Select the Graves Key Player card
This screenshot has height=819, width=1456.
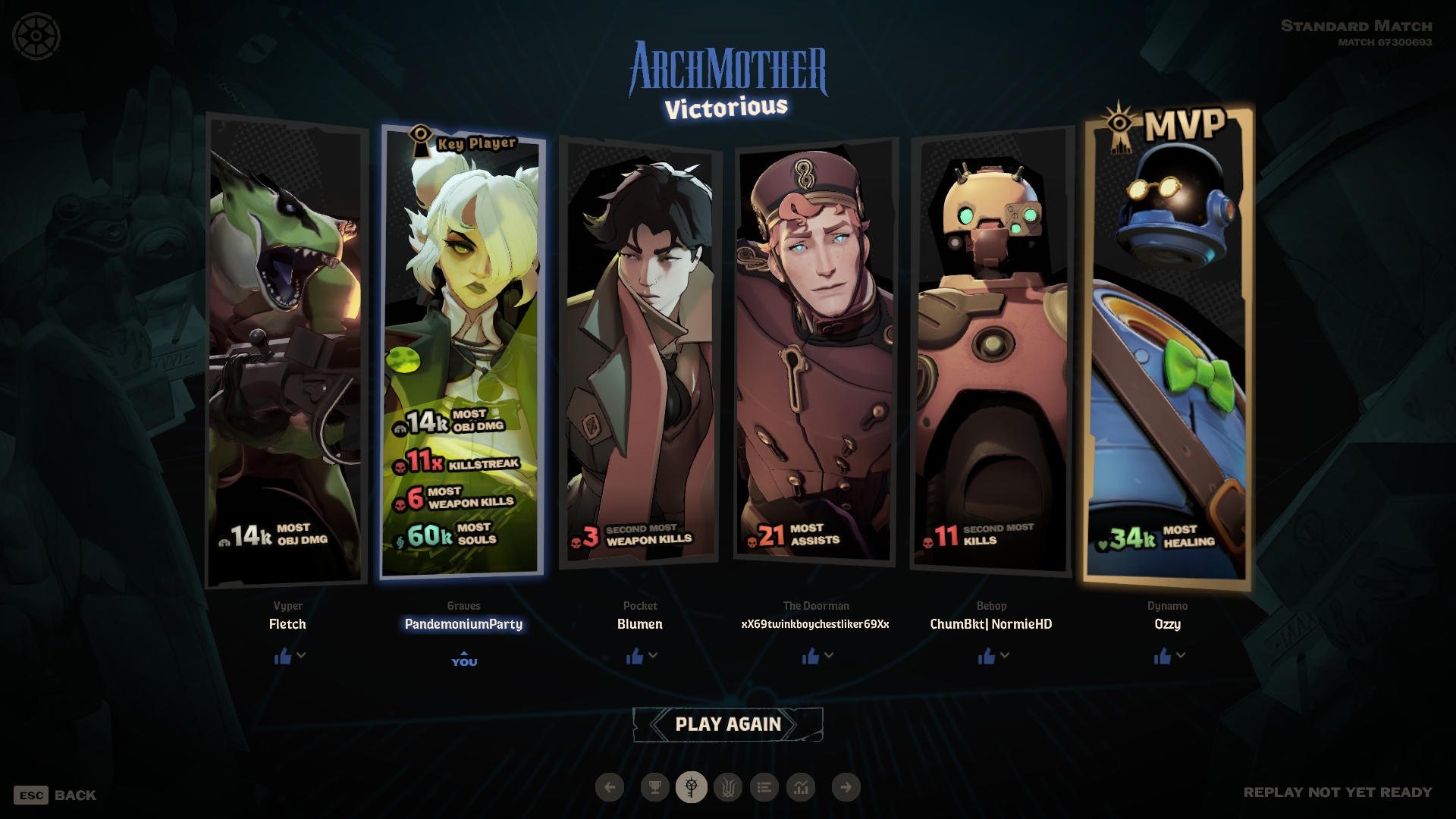463,349
